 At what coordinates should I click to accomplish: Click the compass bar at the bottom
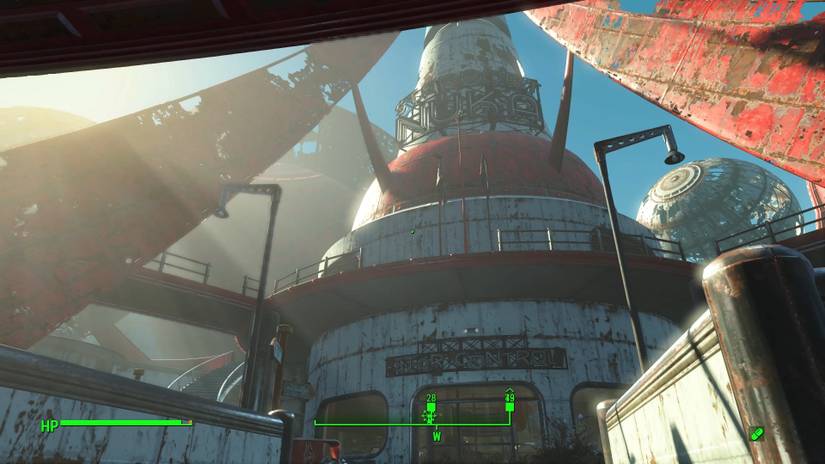(x=413, y=423)
